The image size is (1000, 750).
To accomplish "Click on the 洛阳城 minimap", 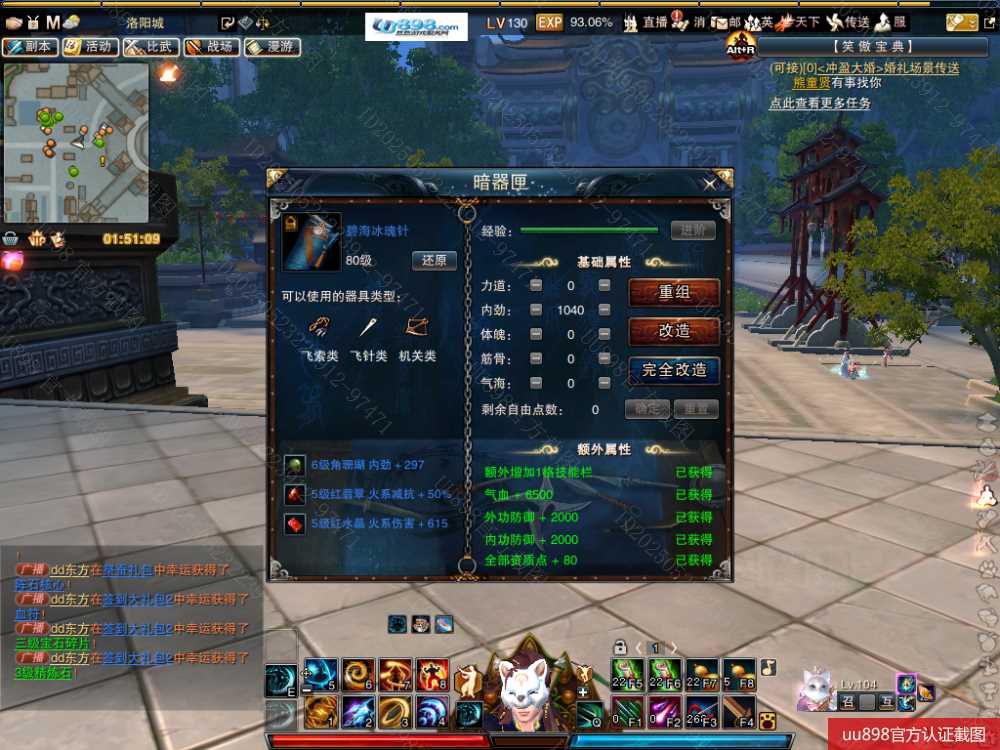I will 77,143.
